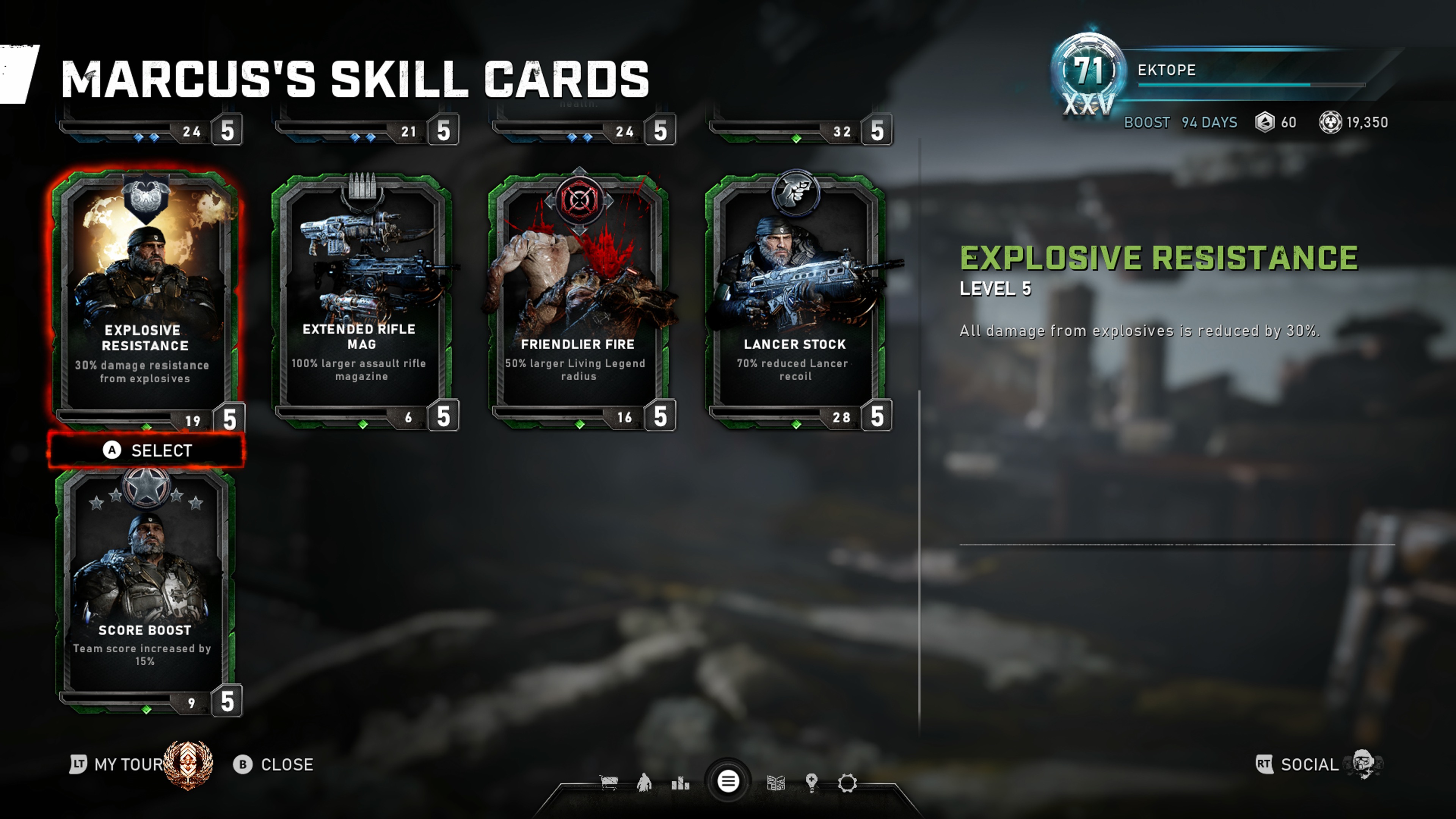
Task: Open the character customization icon
Action: point(644,783)
